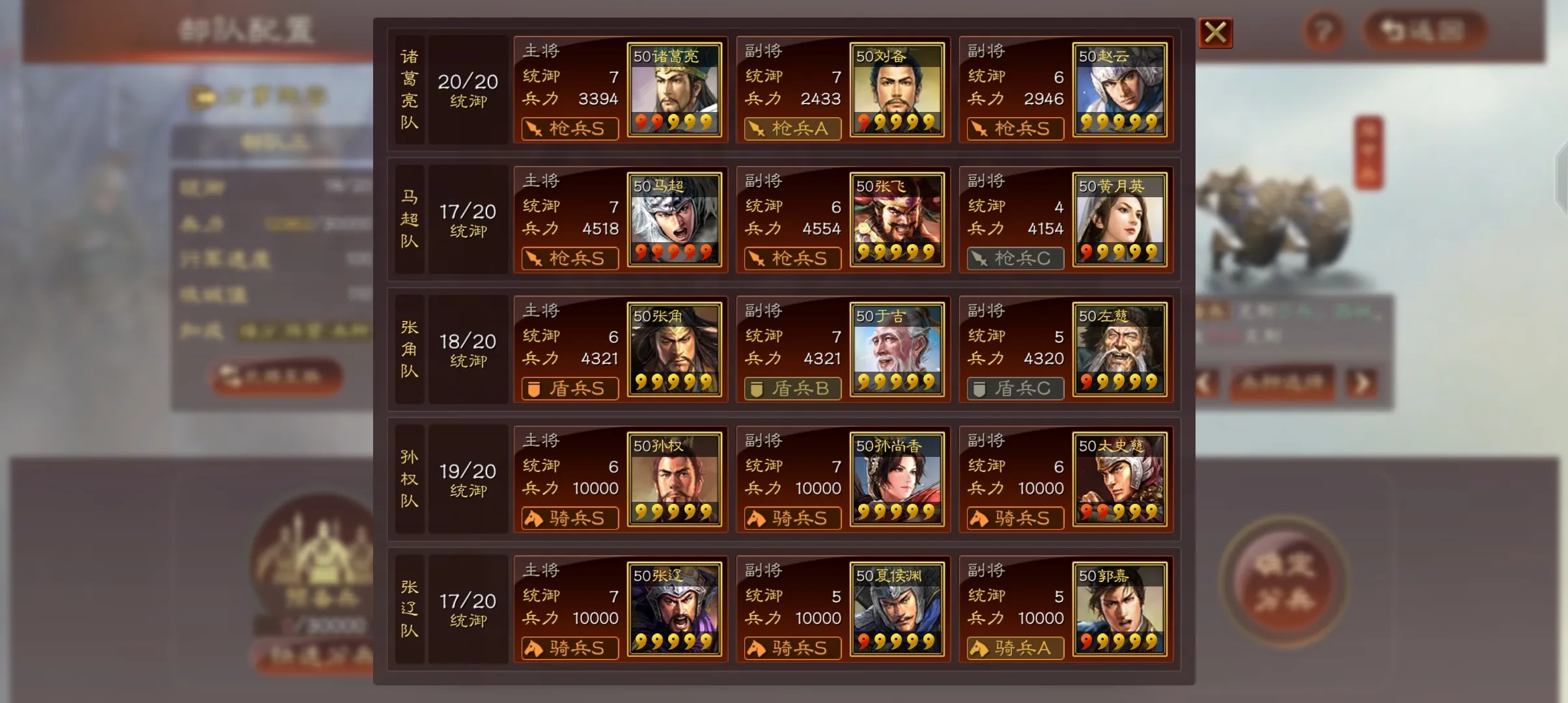Select the 诸葛亮队 team row label
1568x703 pixels.
click(x=410, y=90)
